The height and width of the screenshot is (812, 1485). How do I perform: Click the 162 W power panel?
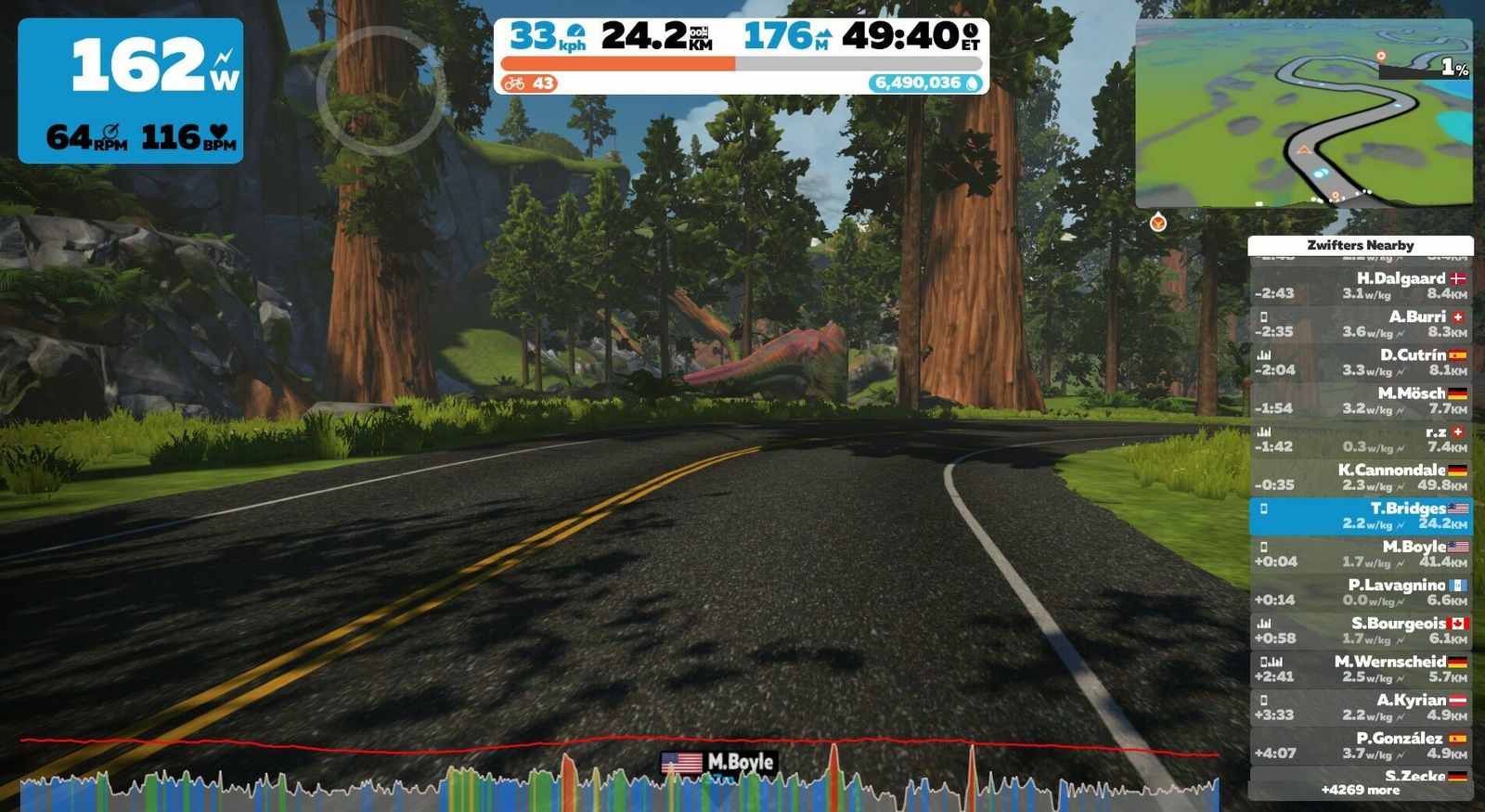point(131,91)
